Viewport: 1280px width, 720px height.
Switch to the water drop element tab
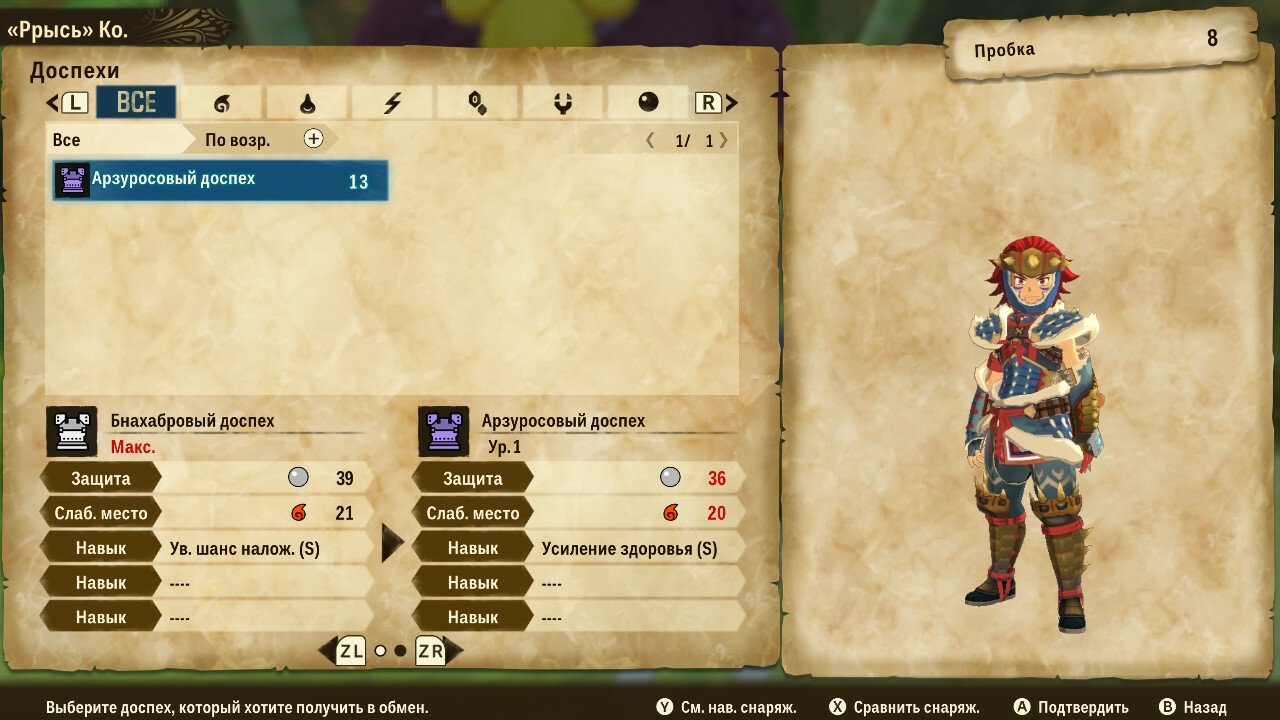pos(307,102)
